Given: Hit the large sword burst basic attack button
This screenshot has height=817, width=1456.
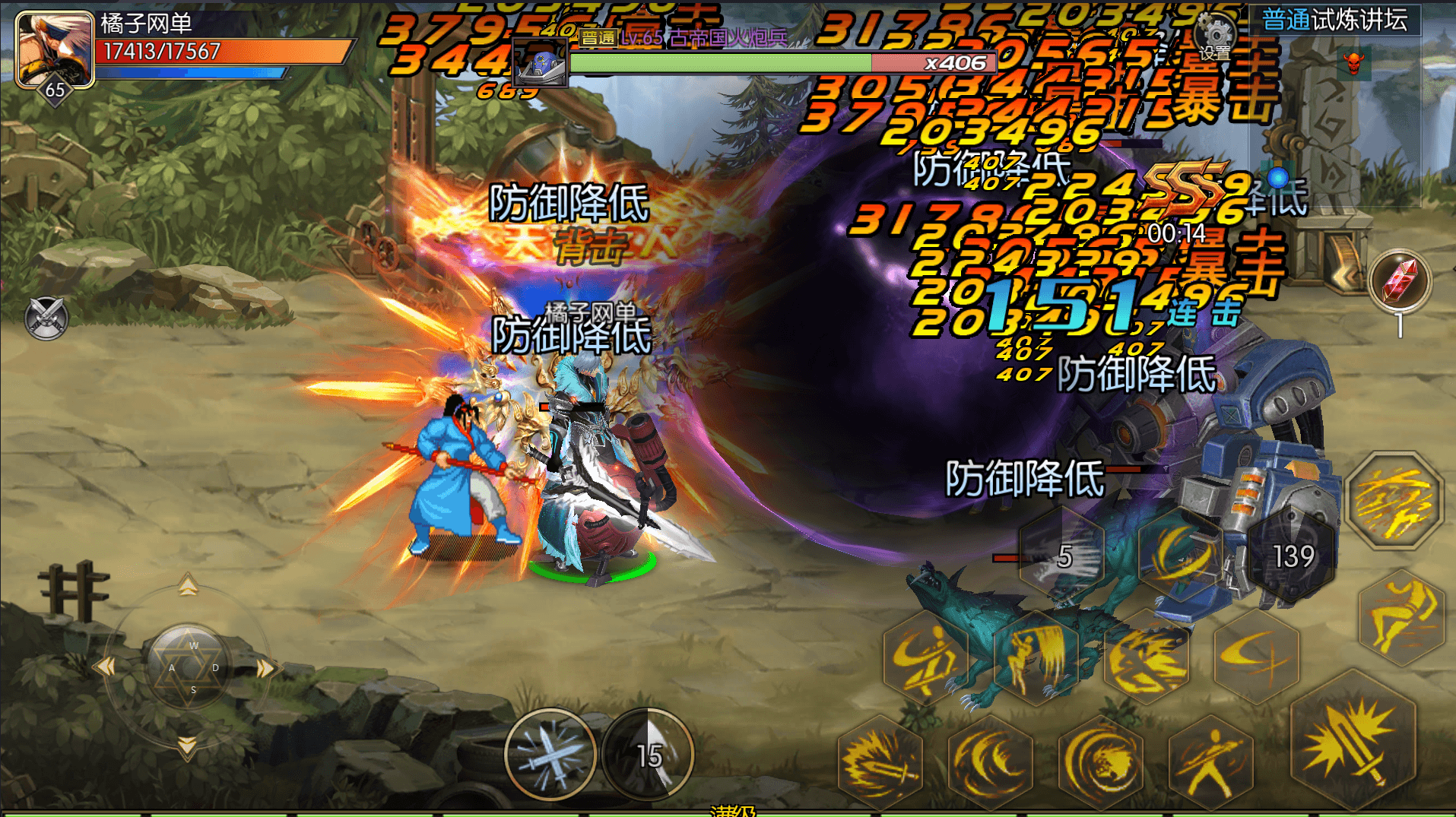Looking at the screenshot, I should click(1353, 741).
